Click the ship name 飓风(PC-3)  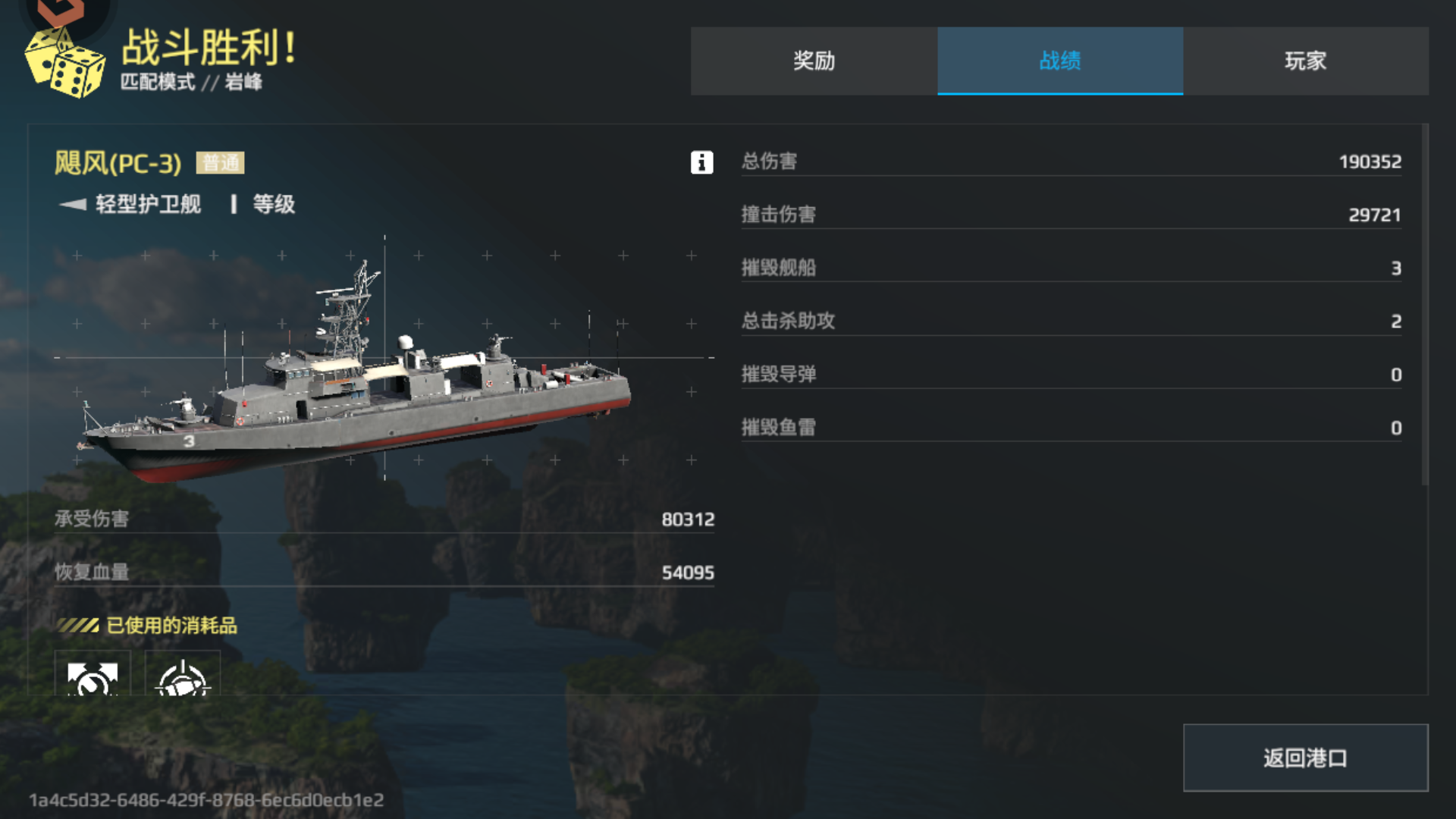[118, 160]
